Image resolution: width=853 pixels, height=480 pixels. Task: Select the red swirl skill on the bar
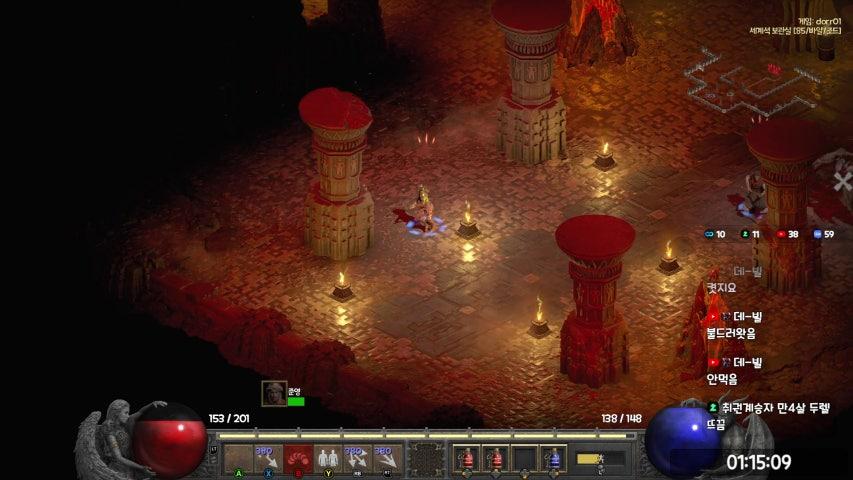297,459
